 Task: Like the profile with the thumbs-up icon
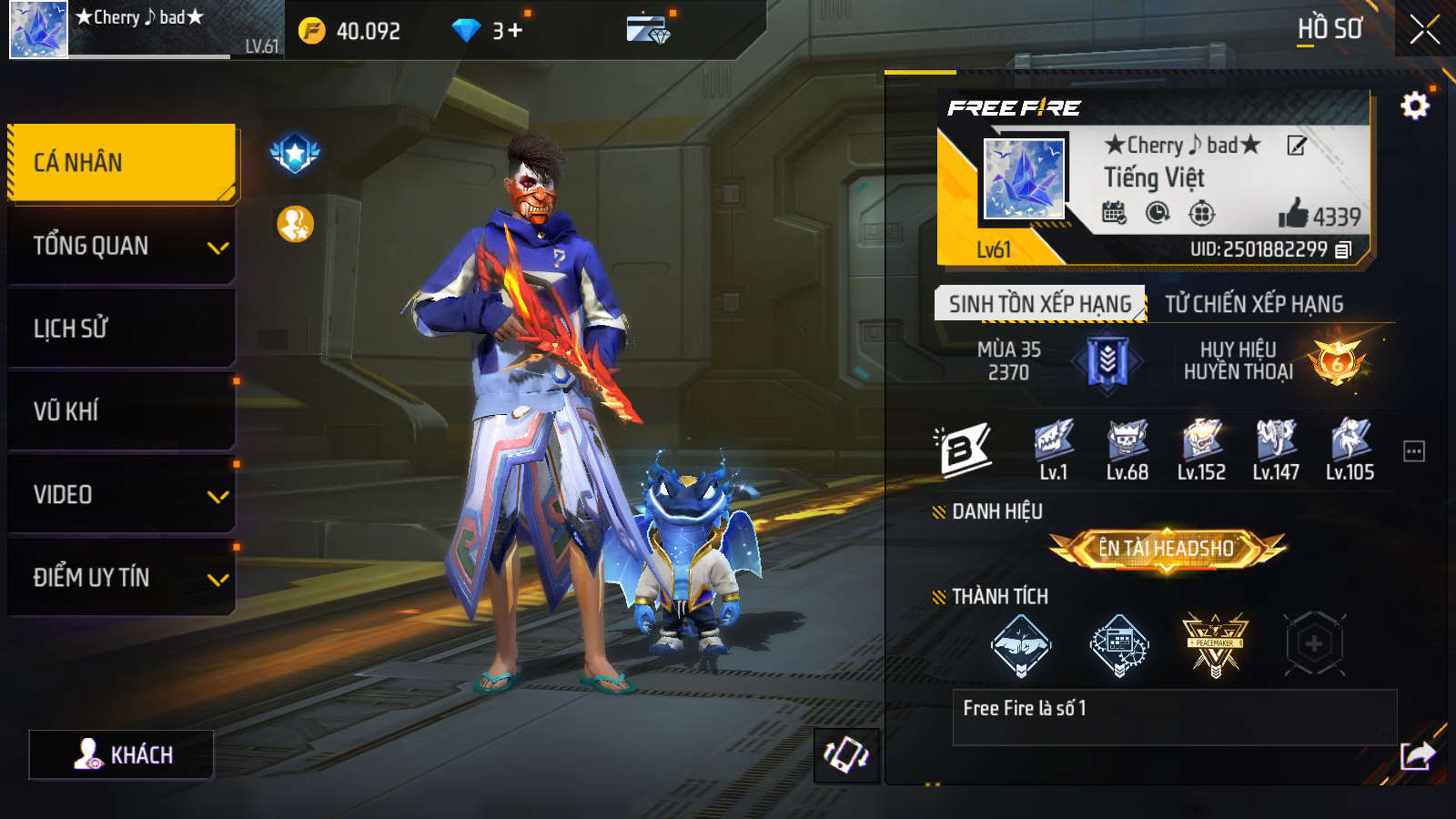pos(1292,215)
